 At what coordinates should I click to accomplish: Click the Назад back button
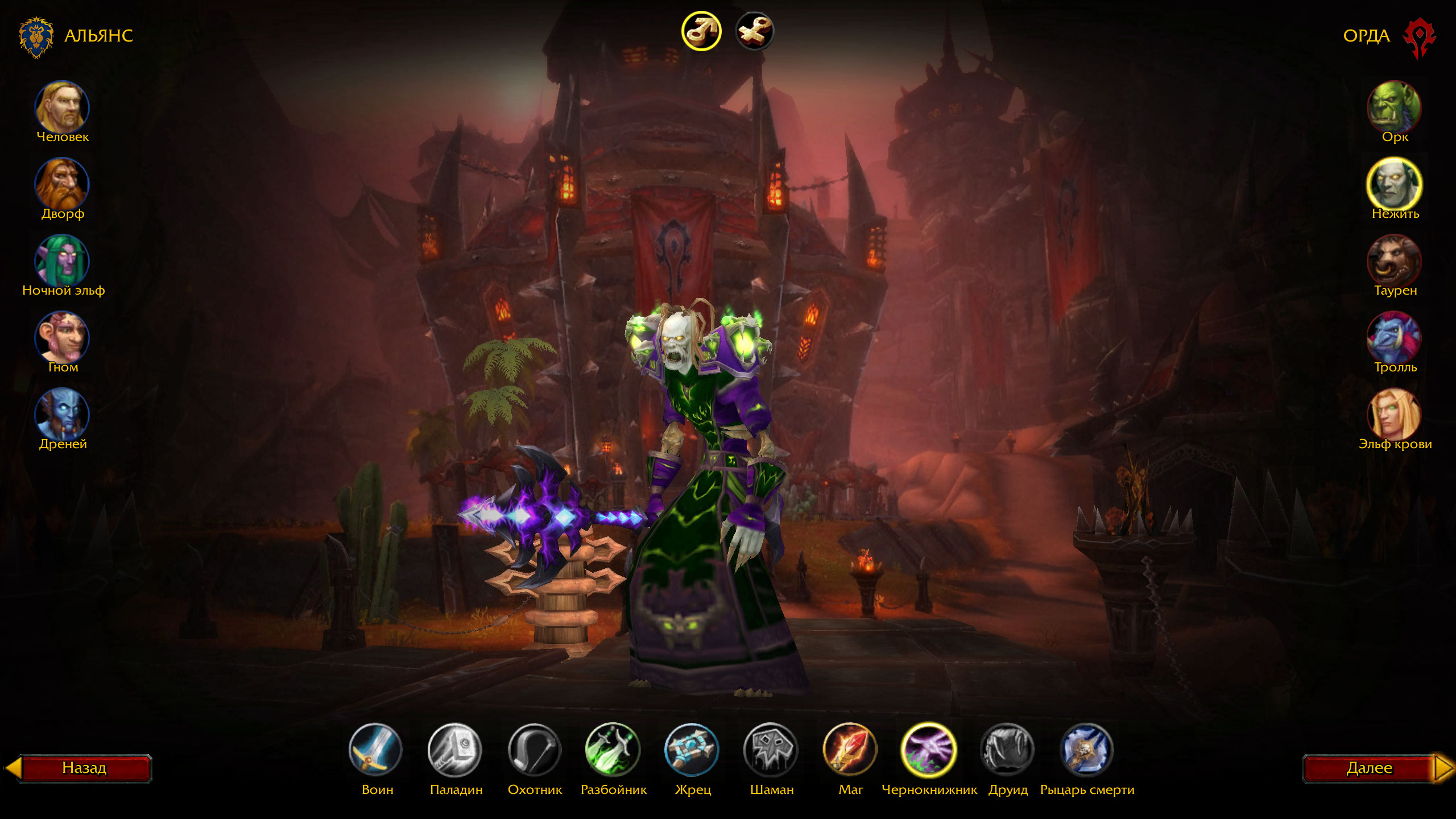(84, 768)
